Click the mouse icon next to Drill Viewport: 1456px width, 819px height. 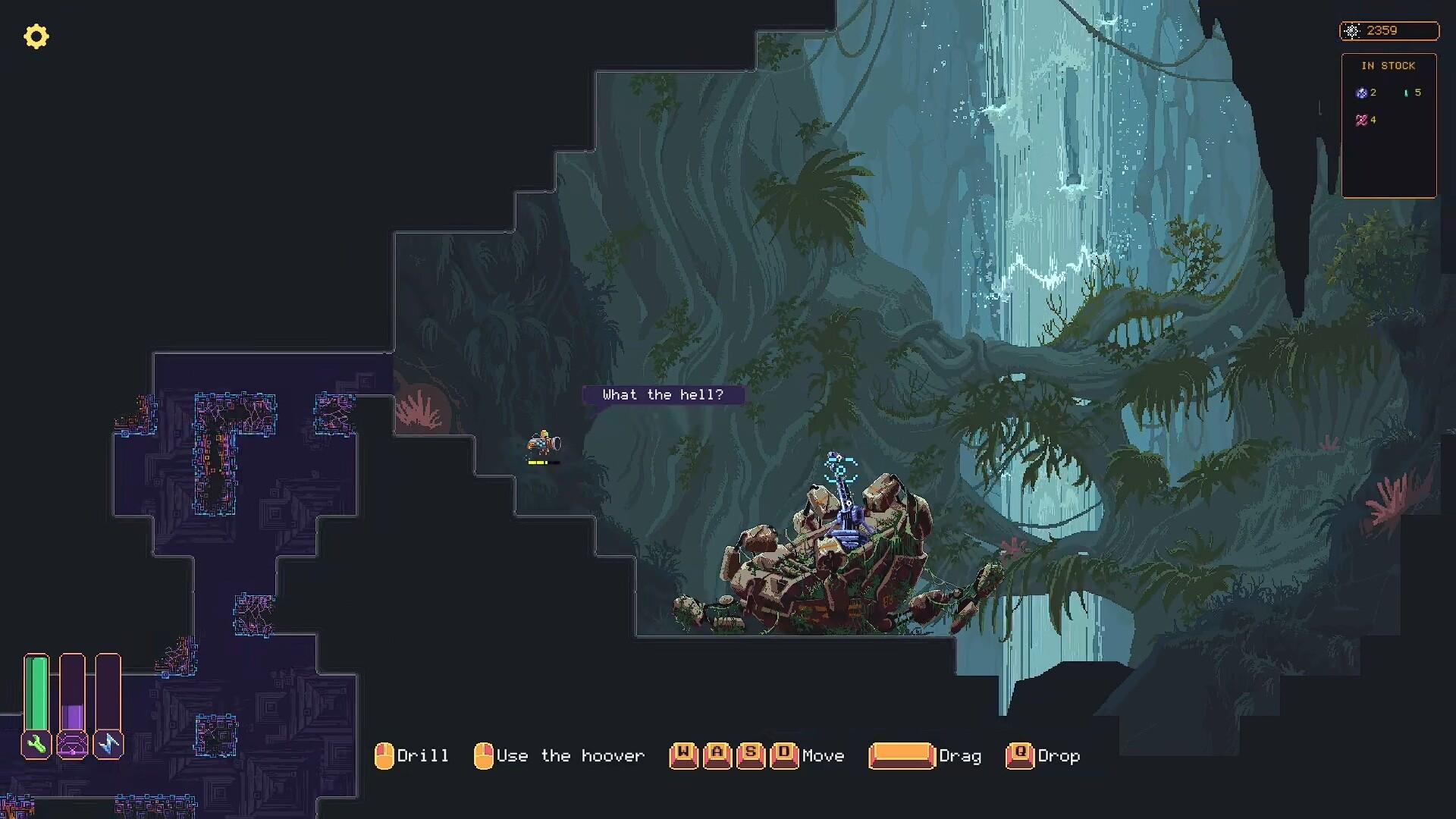(385, 755)
